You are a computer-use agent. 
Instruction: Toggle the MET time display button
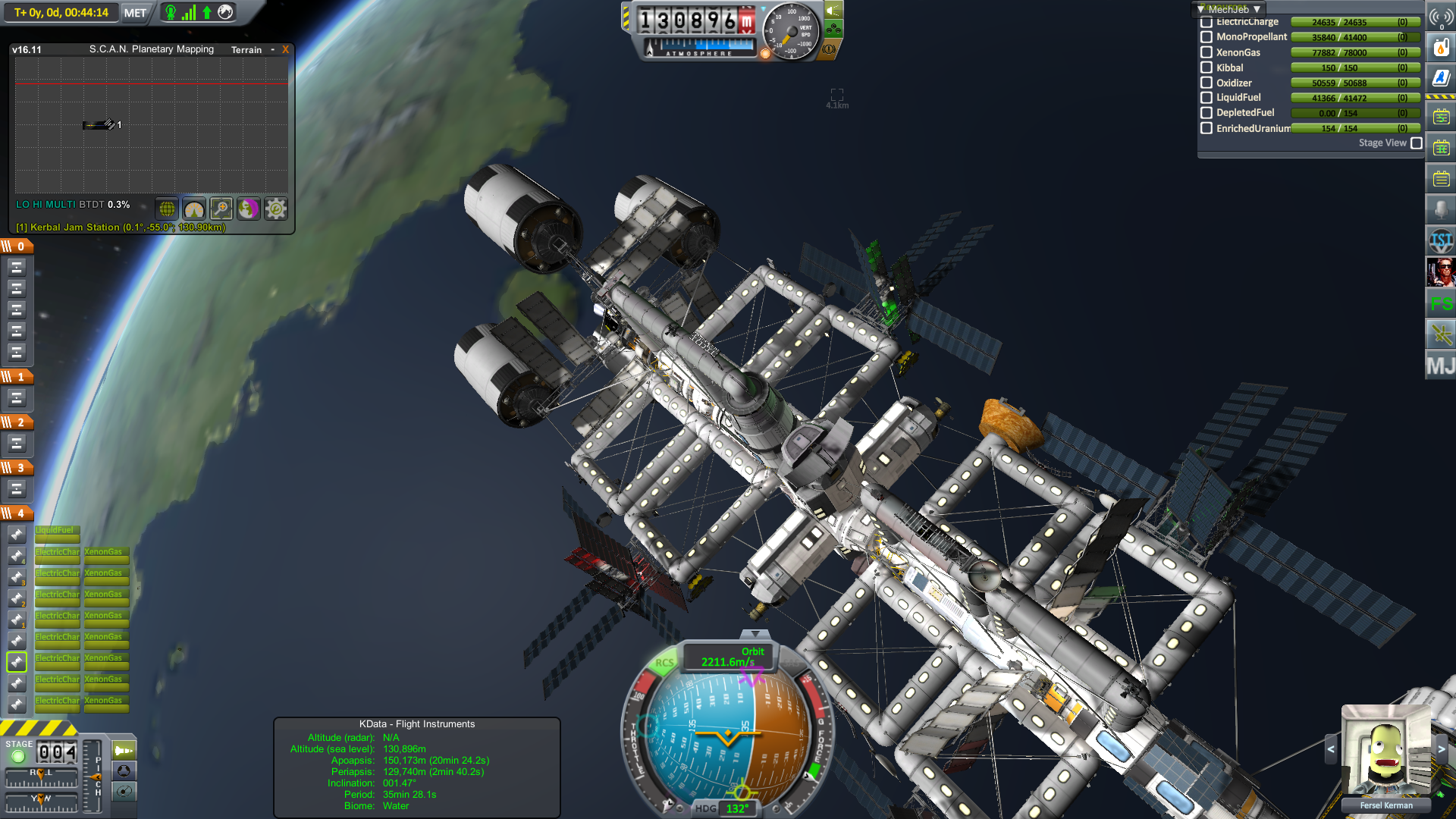pyautogui.click(x=135, y=13)
